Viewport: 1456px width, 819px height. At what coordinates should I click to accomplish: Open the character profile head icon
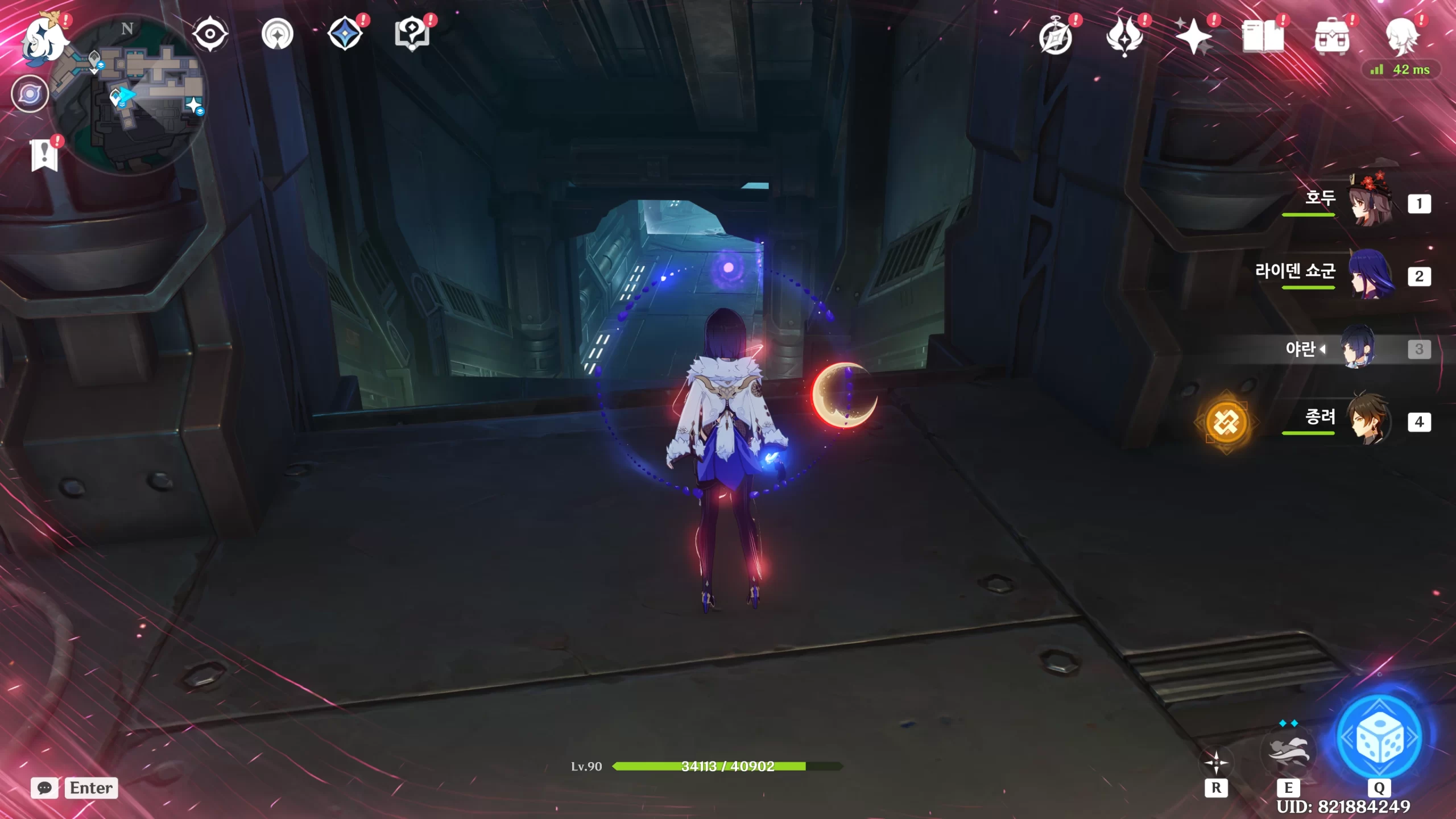tap(1401, 38)
